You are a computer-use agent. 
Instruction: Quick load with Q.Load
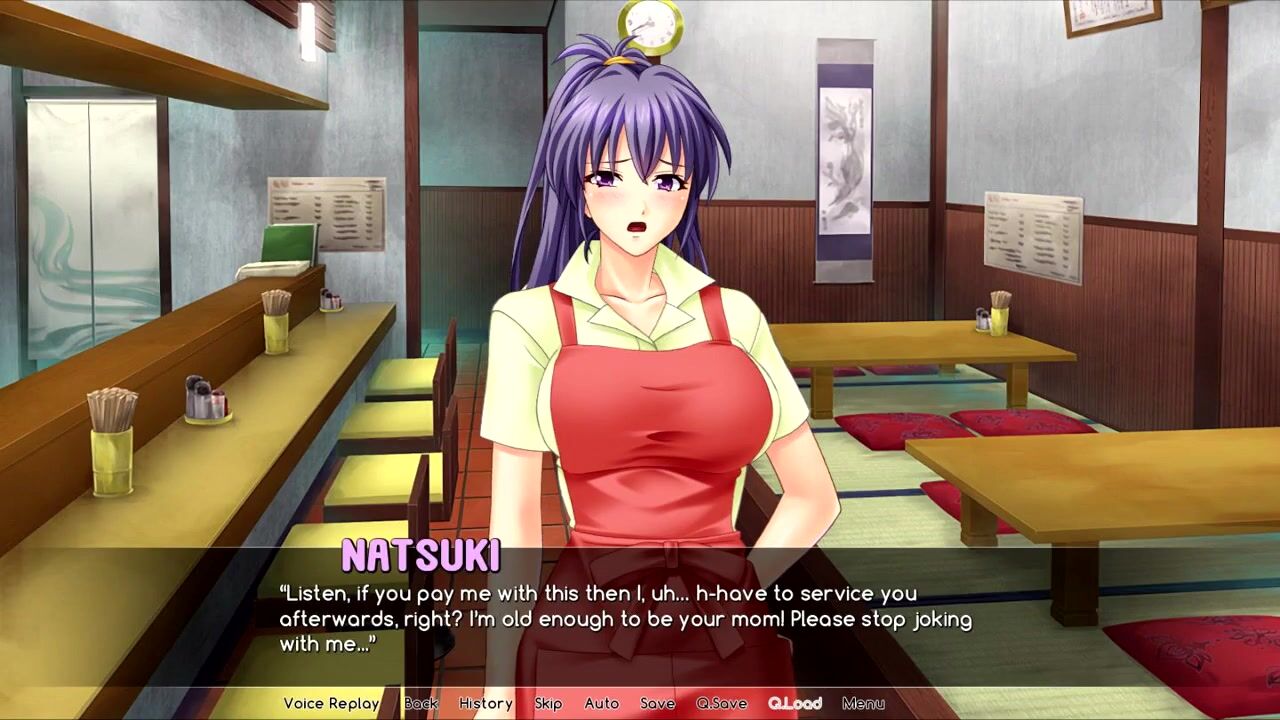(x=795, y=703)
